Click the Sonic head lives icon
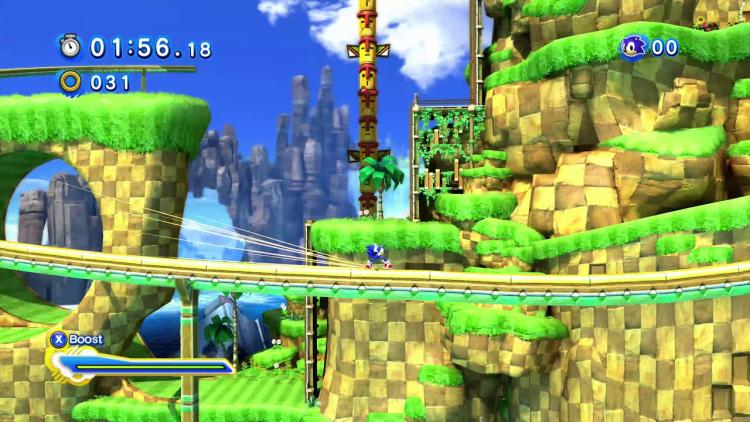The width and height of the screenshot is (750, 422). [632, 46]
